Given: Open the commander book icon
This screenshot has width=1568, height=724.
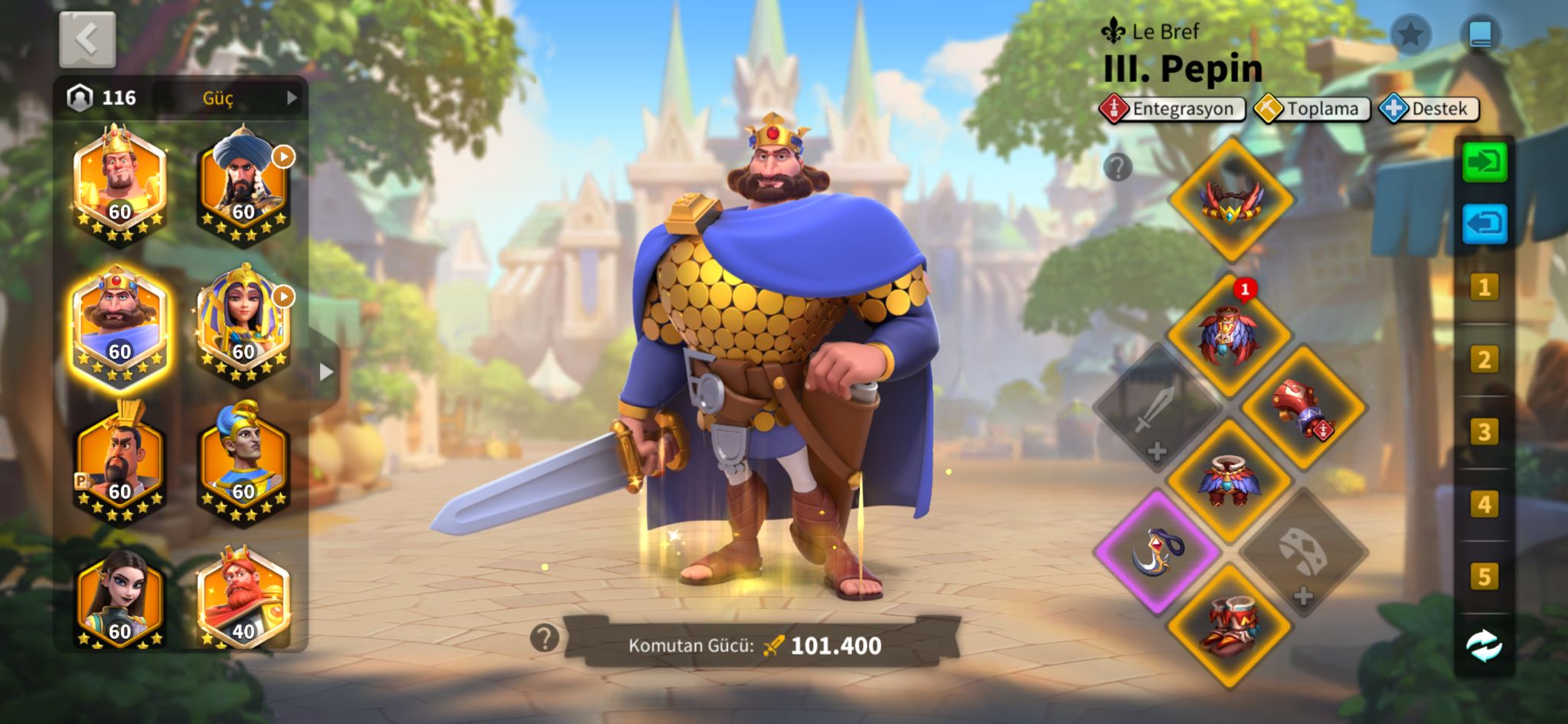Looking at the screenshot, I should 1480,34.
